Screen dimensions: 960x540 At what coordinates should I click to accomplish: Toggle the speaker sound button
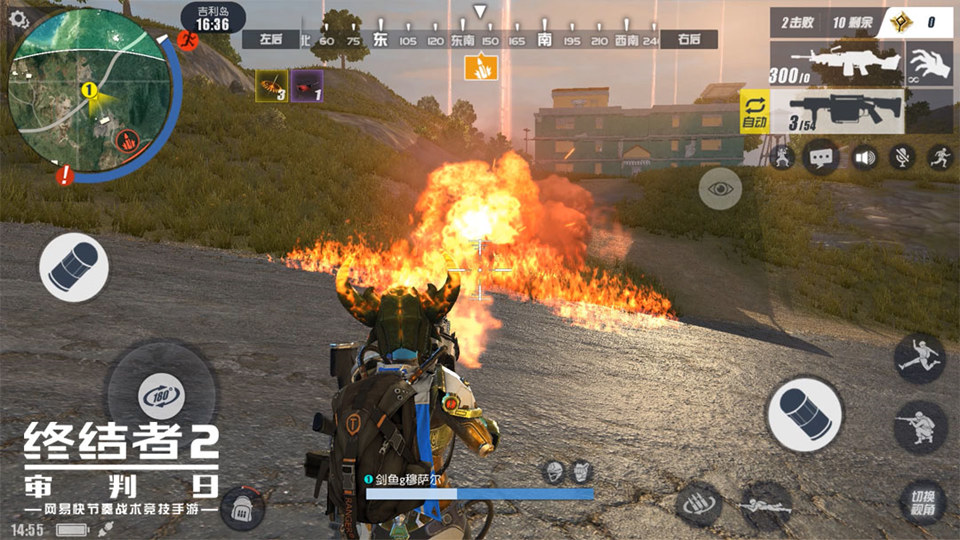point(863,157)
